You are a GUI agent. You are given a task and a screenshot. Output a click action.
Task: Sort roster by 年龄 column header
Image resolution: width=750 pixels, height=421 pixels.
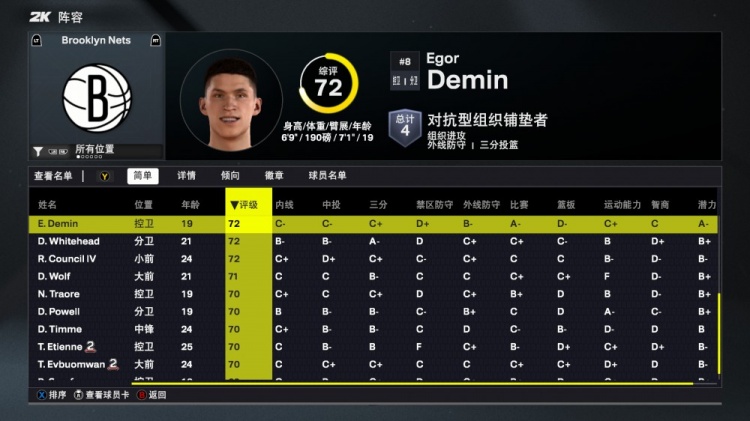click(x=190, y=205)
